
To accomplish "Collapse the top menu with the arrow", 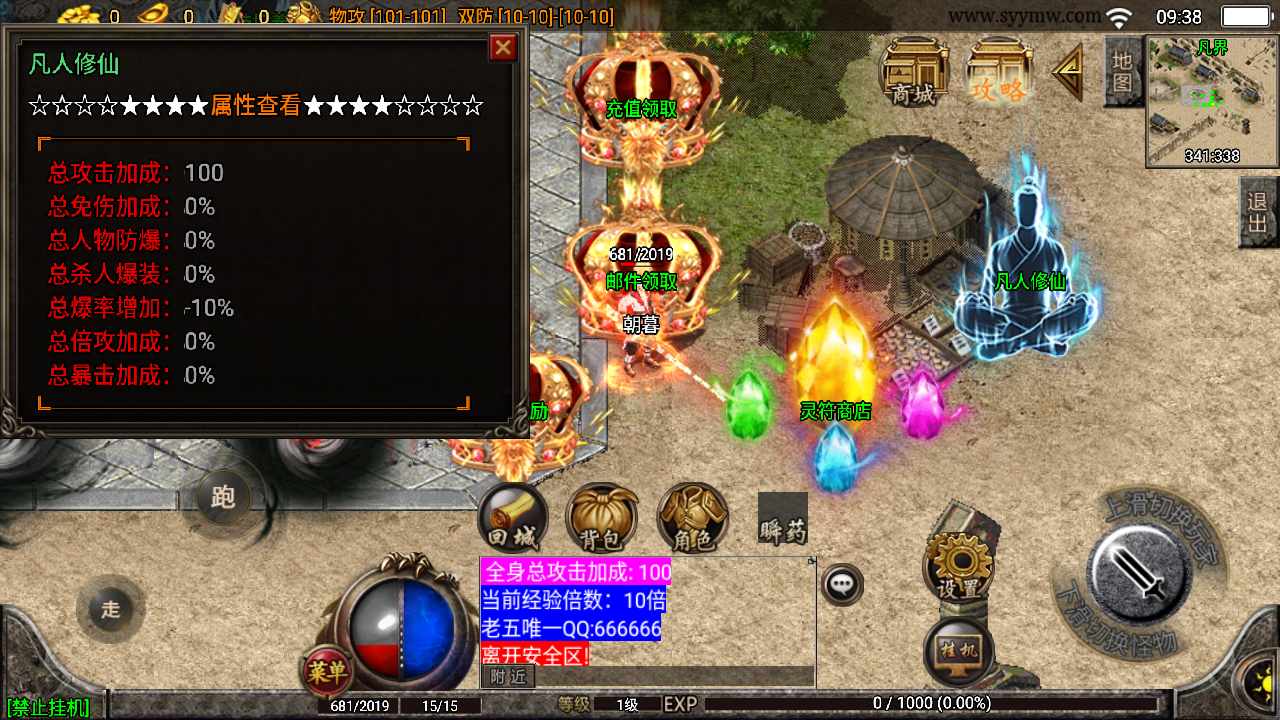I will click(x=1068, y=72).
